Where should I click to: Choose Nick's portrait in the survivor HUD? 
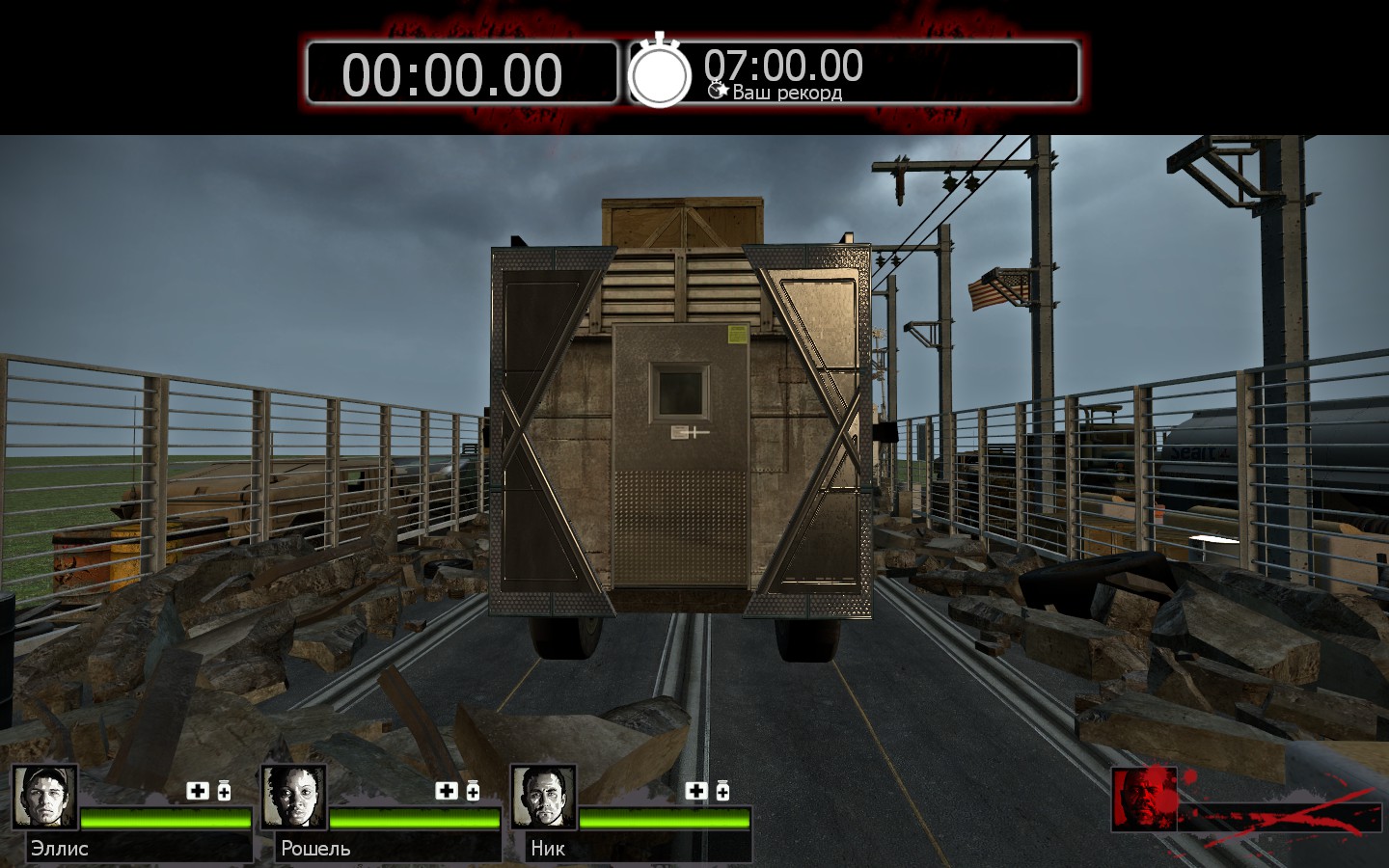(x=543, y=798)
